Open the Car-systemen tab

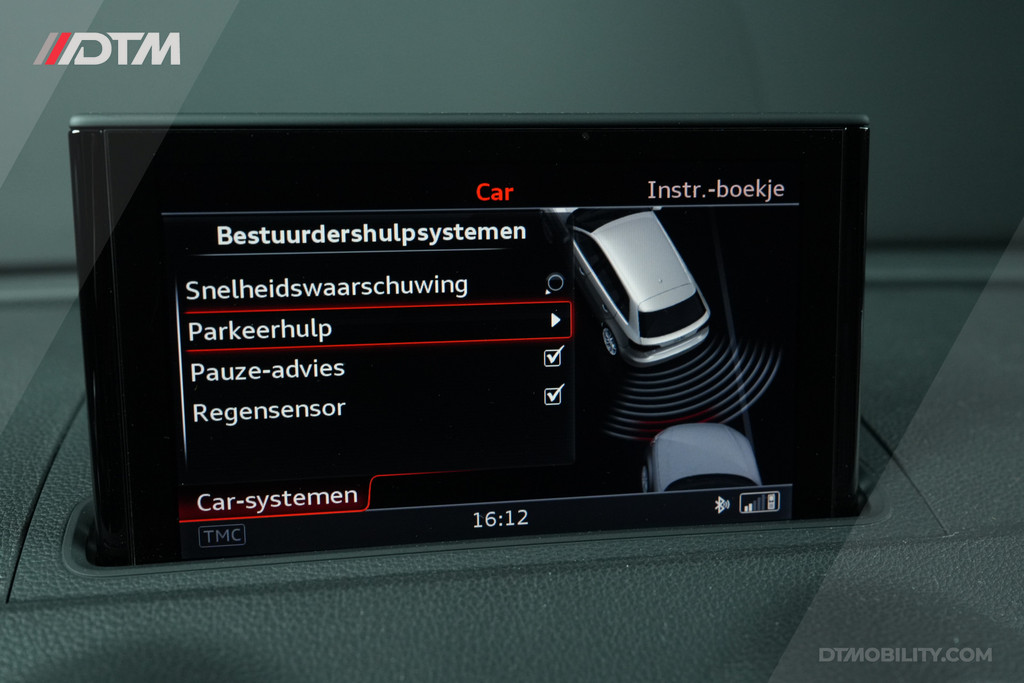pyautogui.click(x=276, y=499)
